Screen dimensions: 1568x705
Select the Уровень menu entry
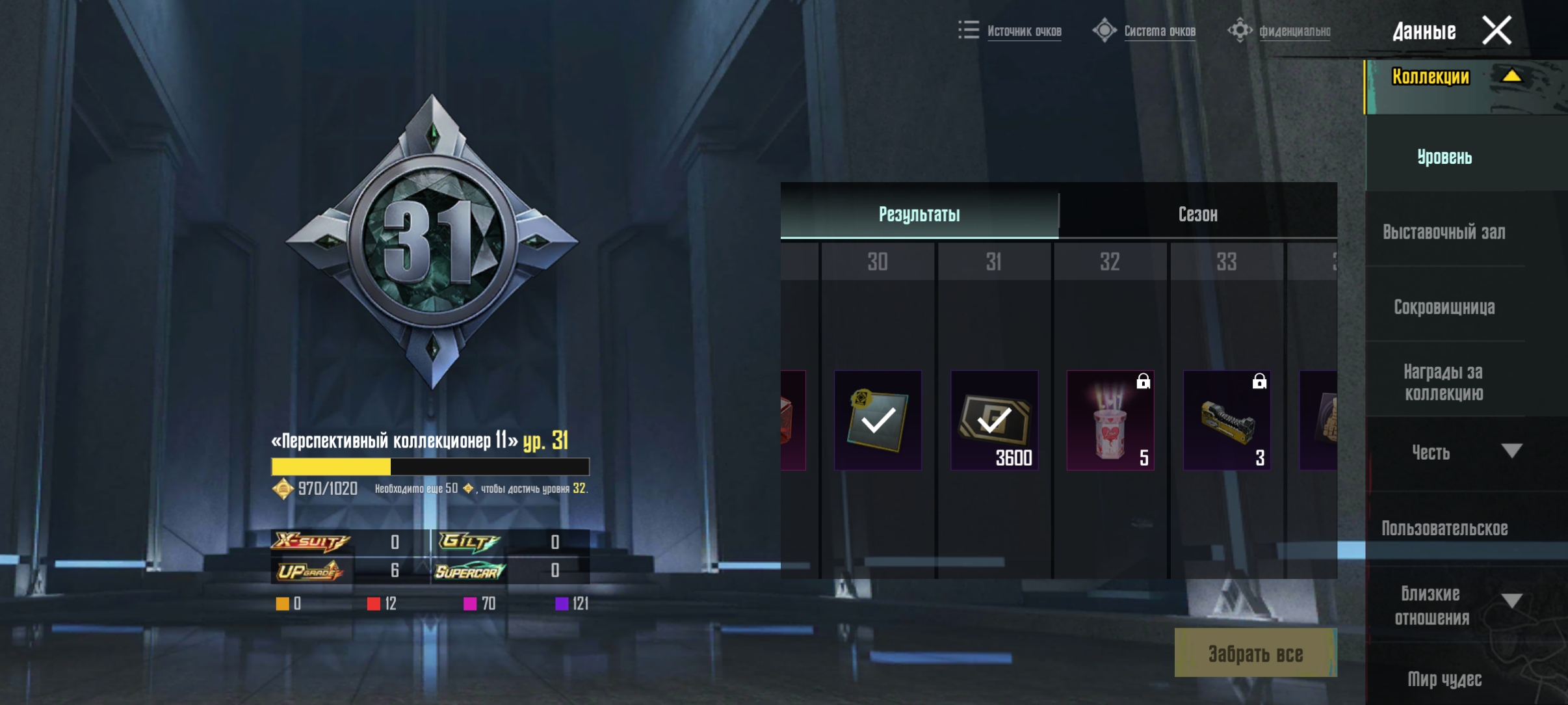[x=1444, y=157]
